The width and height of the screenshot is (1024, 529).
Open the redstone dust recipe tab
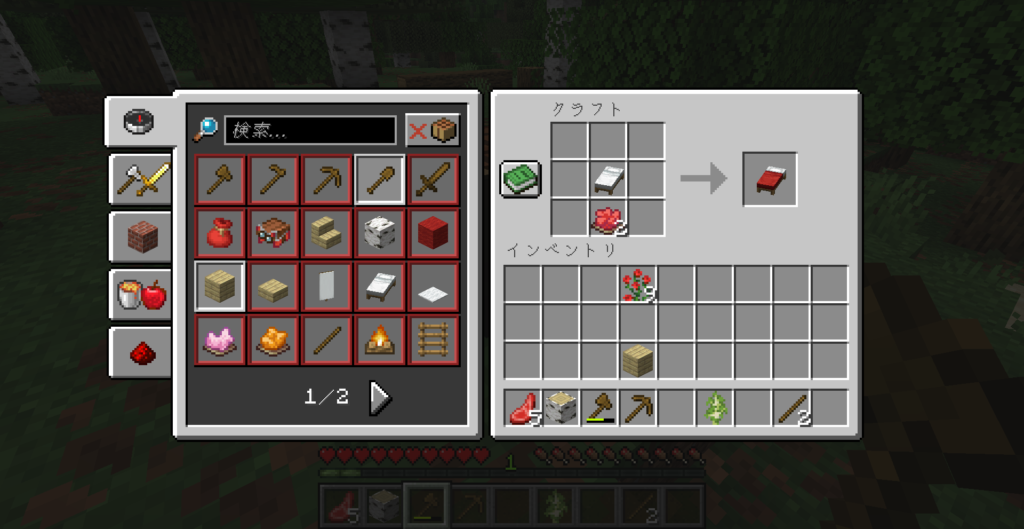click(141, 351)
